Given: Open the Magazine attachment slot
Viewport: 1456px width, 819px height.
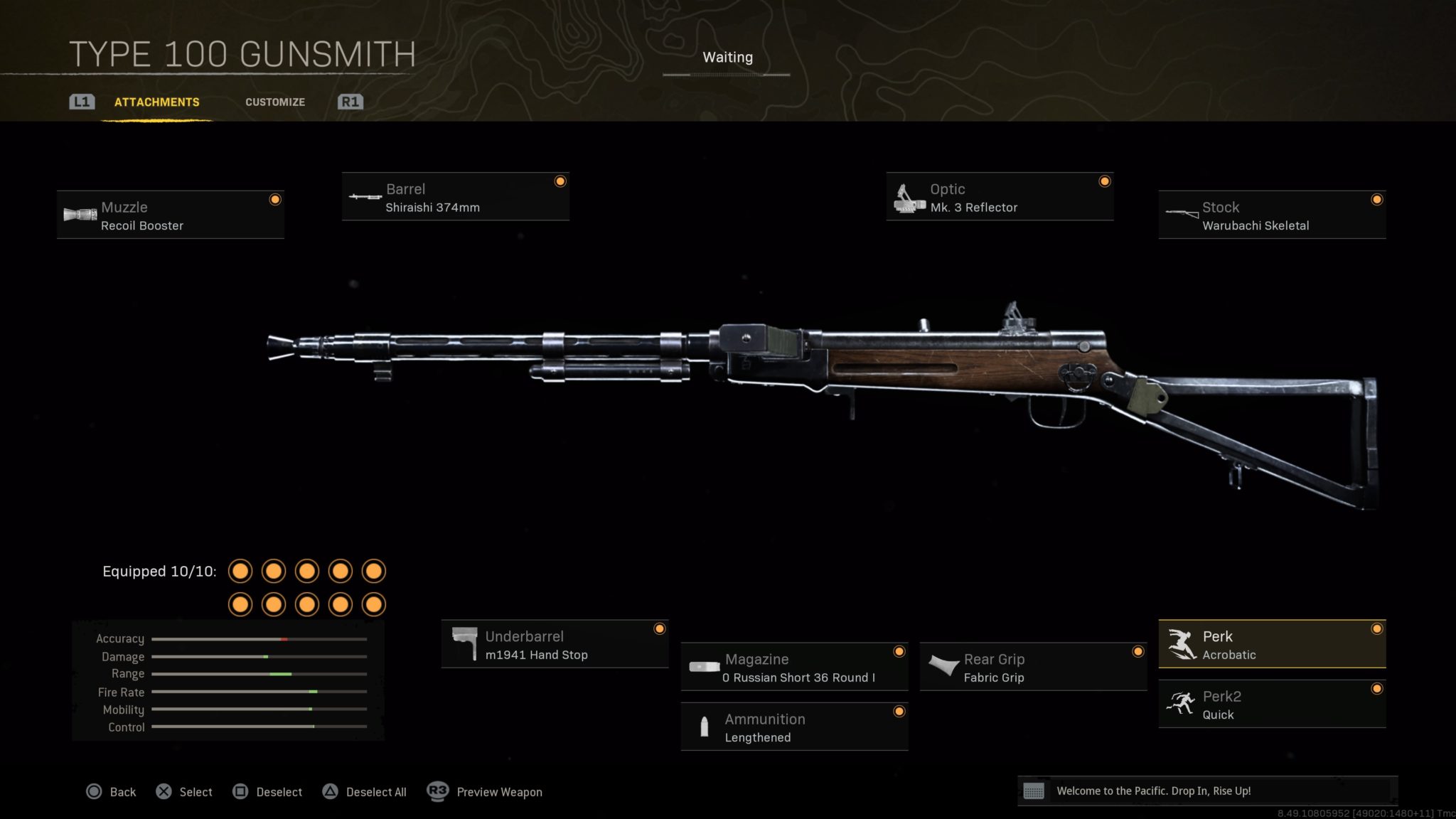Looking at the screenshot, I should pyautogui.click(x=794, y=668).
